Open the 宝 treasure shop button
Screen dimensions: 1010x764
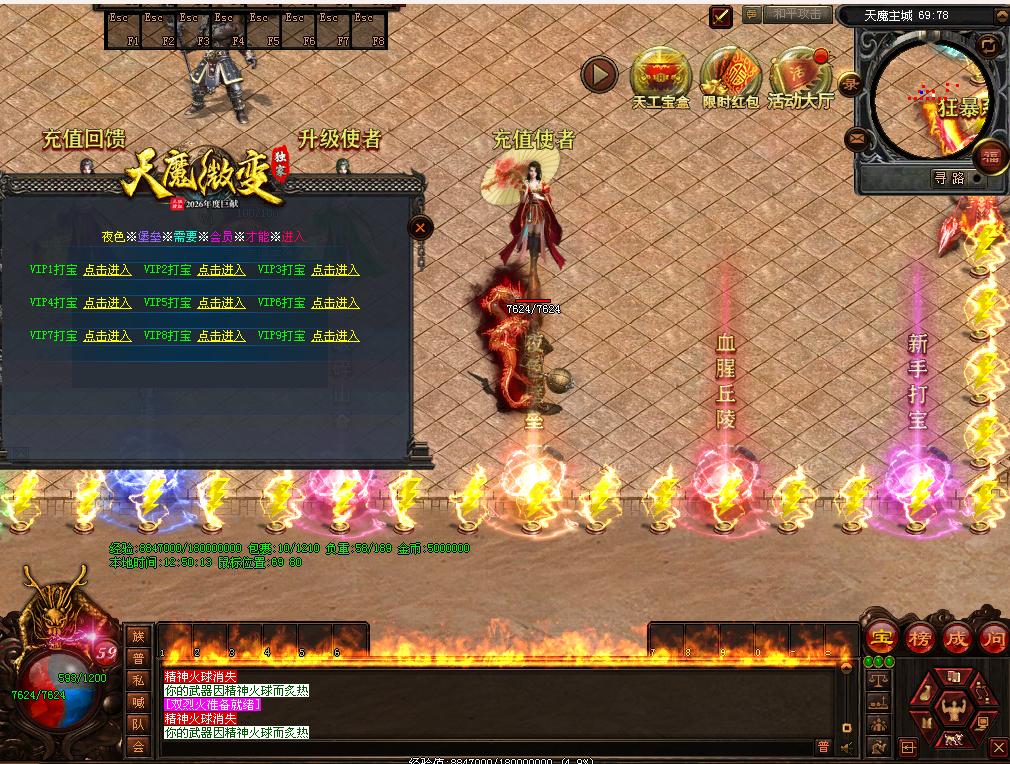coord(882,637)
